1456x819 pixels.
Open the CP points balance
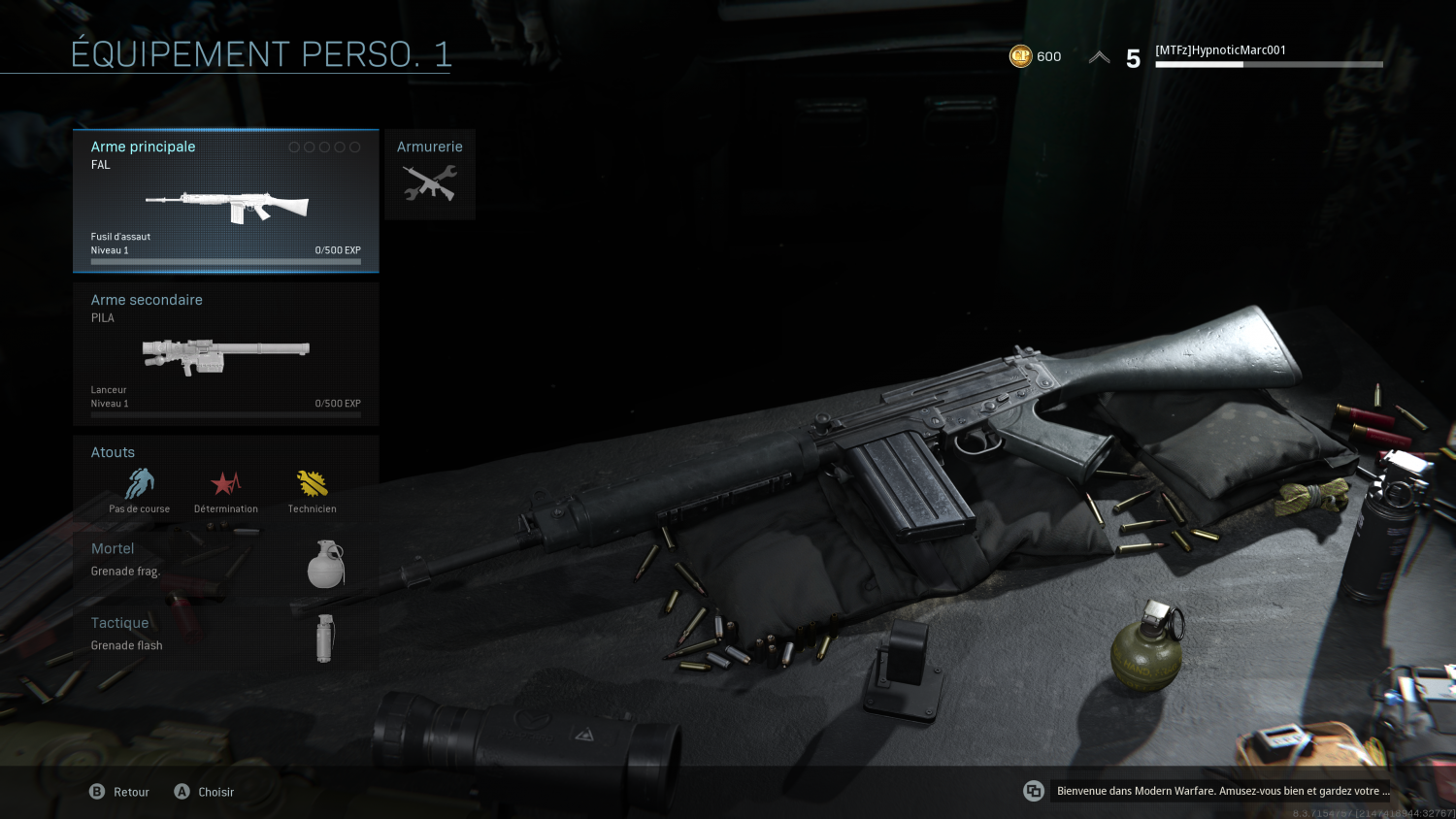(1035, 56)
